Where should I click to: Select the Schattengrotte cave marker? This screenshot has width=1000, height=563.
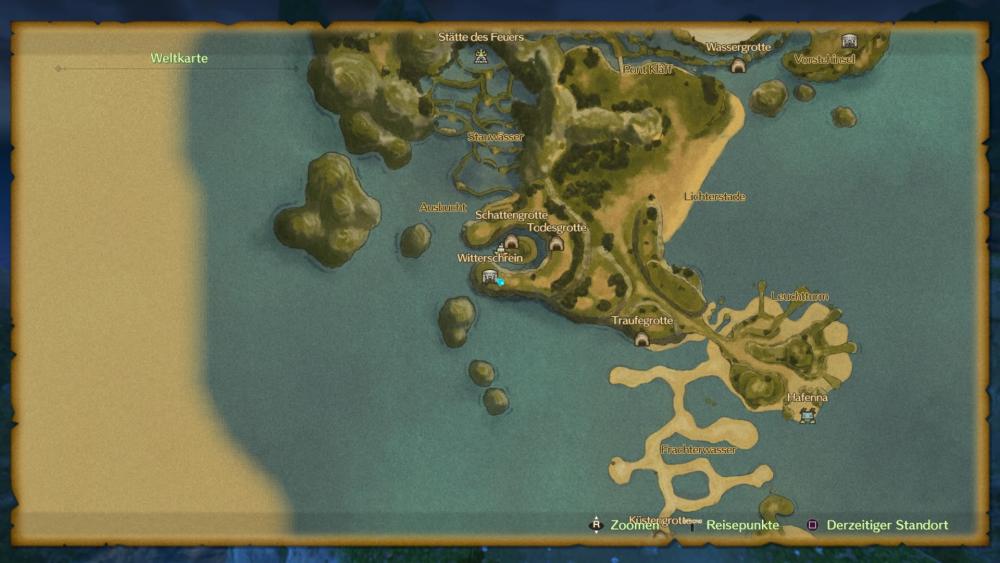(x=511, y=242)
